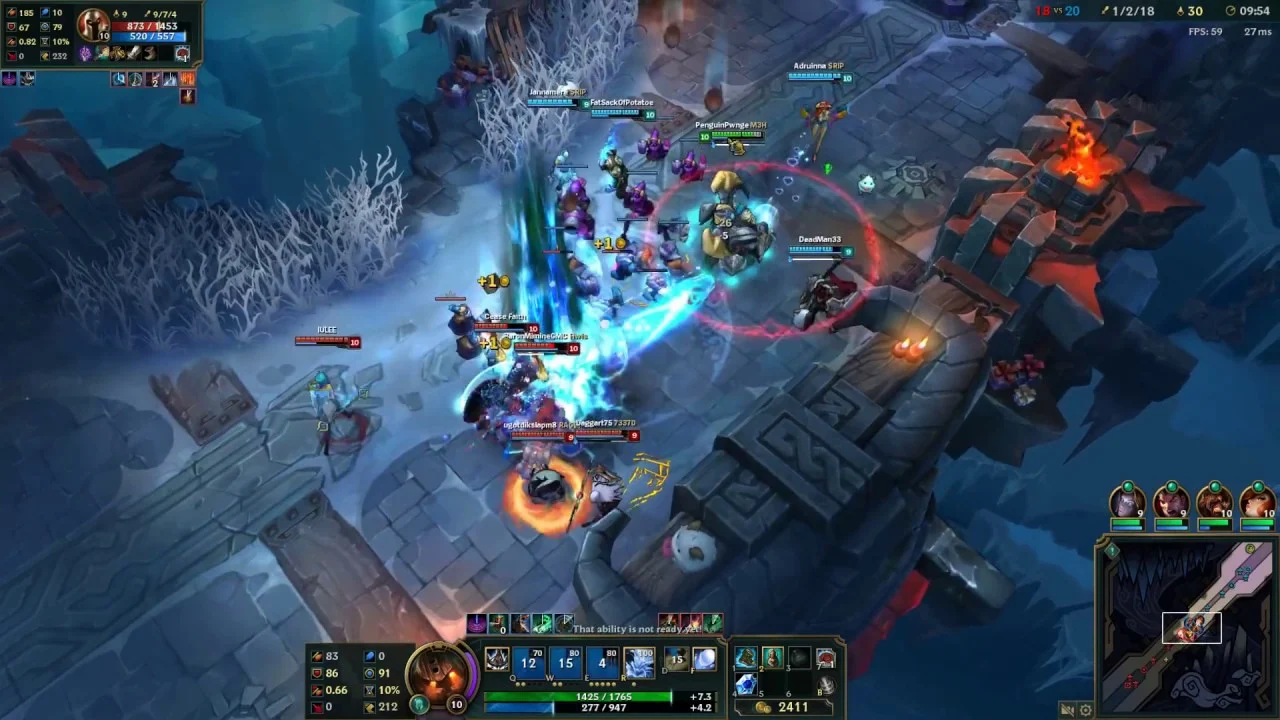Select the passive ability icon
The height and width of the screenshot is (720, 1280).
pyautogui.click(x=497, y=660)
